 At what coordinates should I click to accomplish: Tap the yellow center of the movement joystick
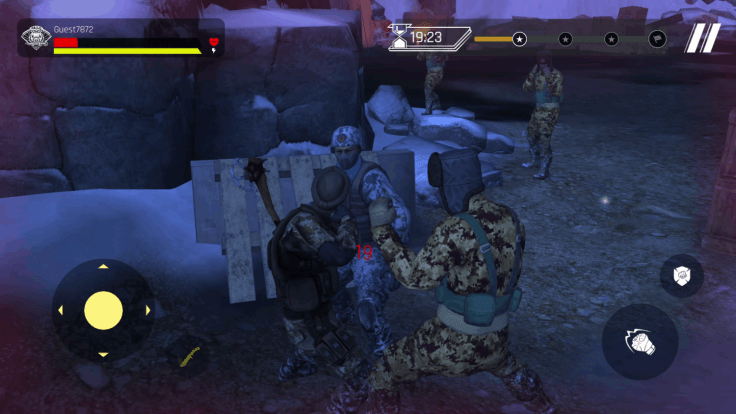click(x=103, y=310)
